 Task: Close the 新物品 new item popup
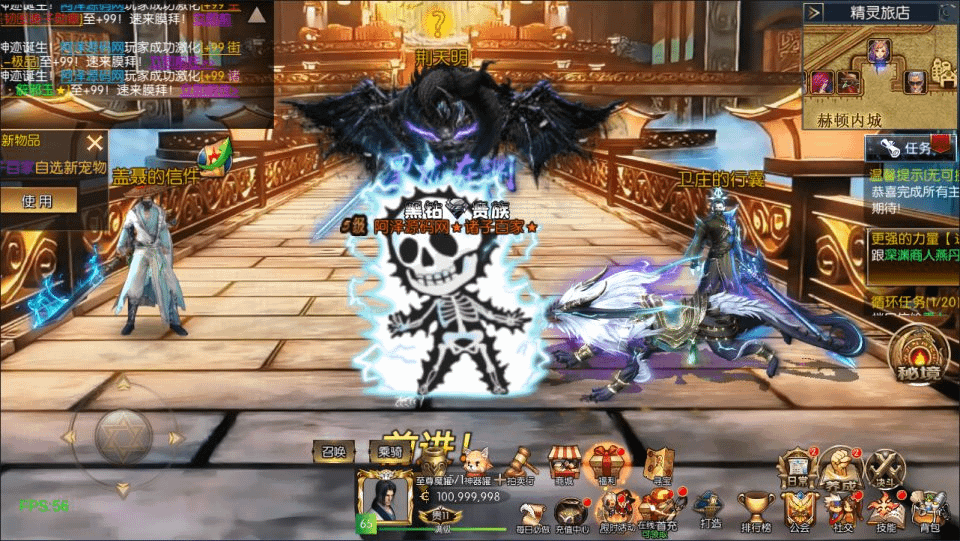[94, 143]
